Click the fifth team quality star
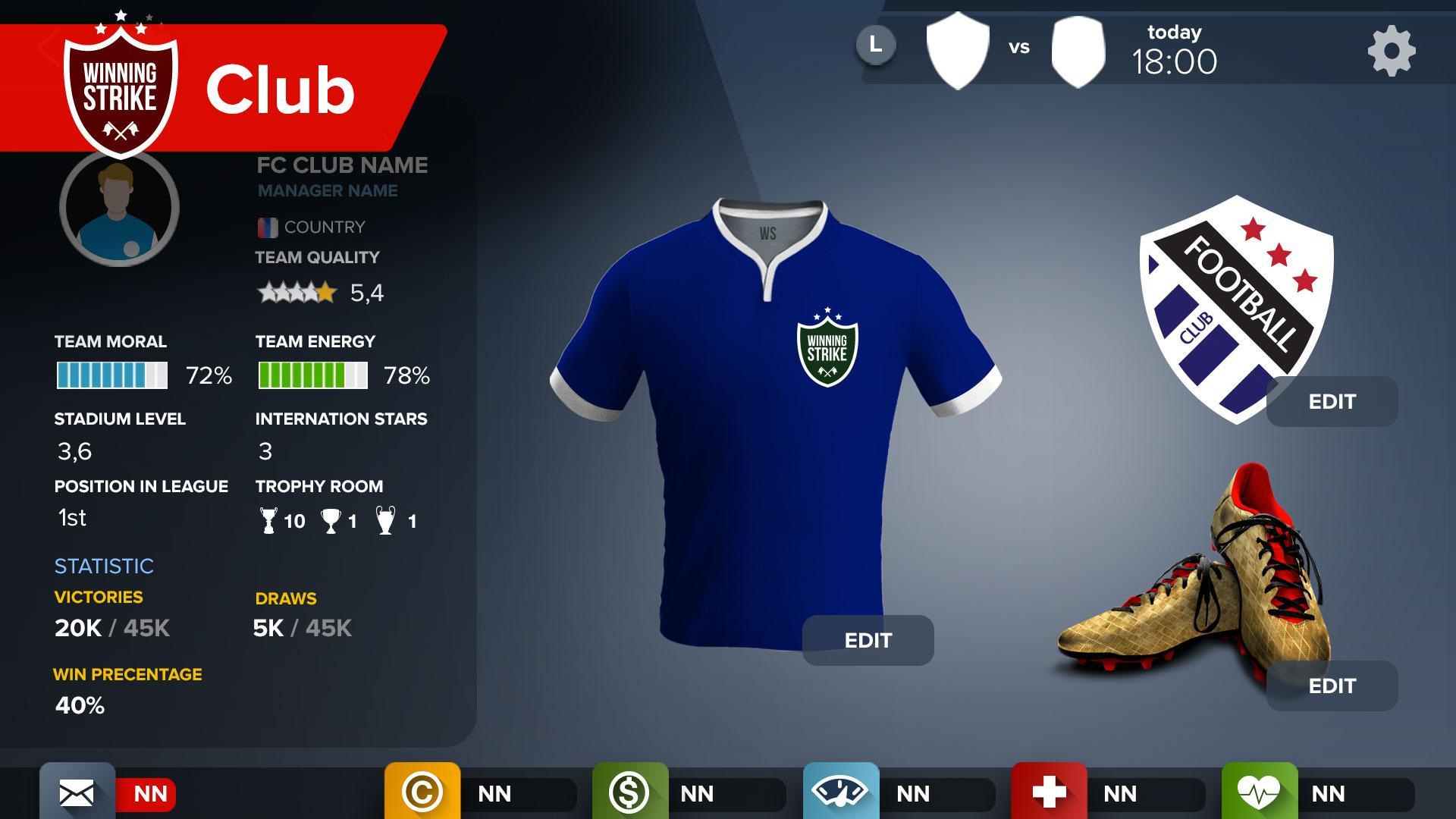Screen dimensions: 1456x819 [x=326, y=290]
